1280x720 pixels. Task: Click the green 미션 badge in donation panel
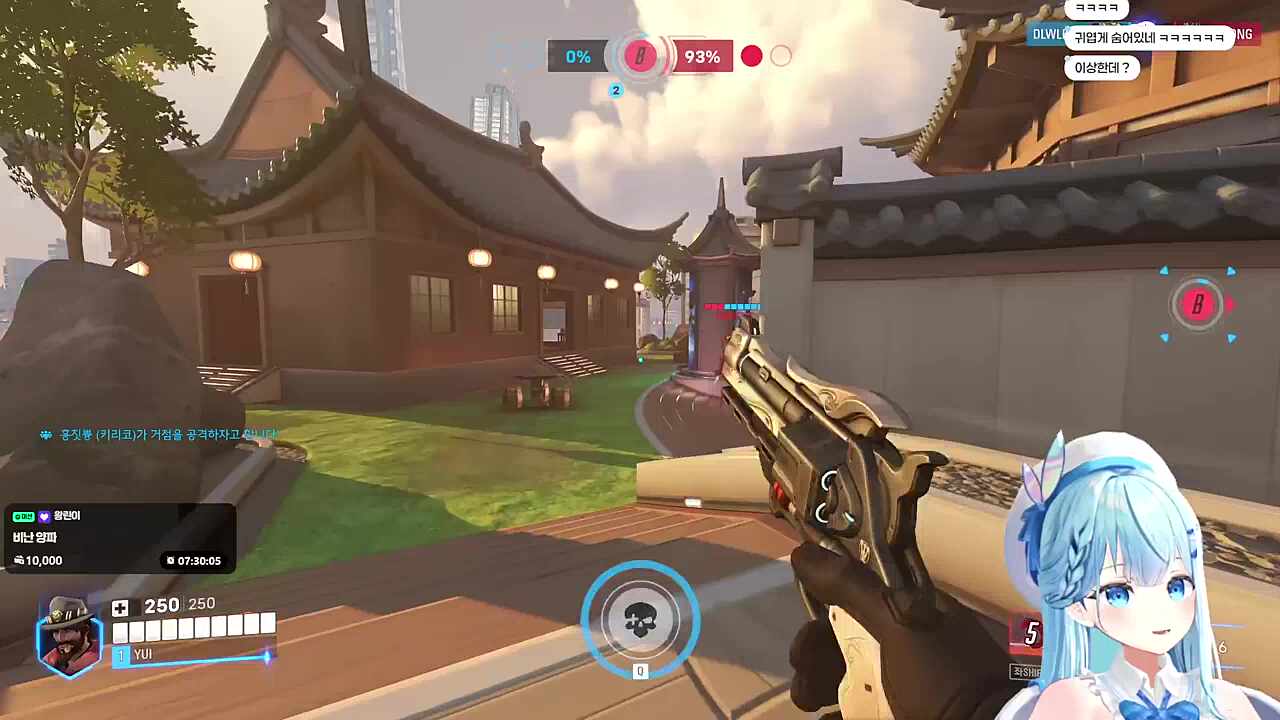coord(23,516)
